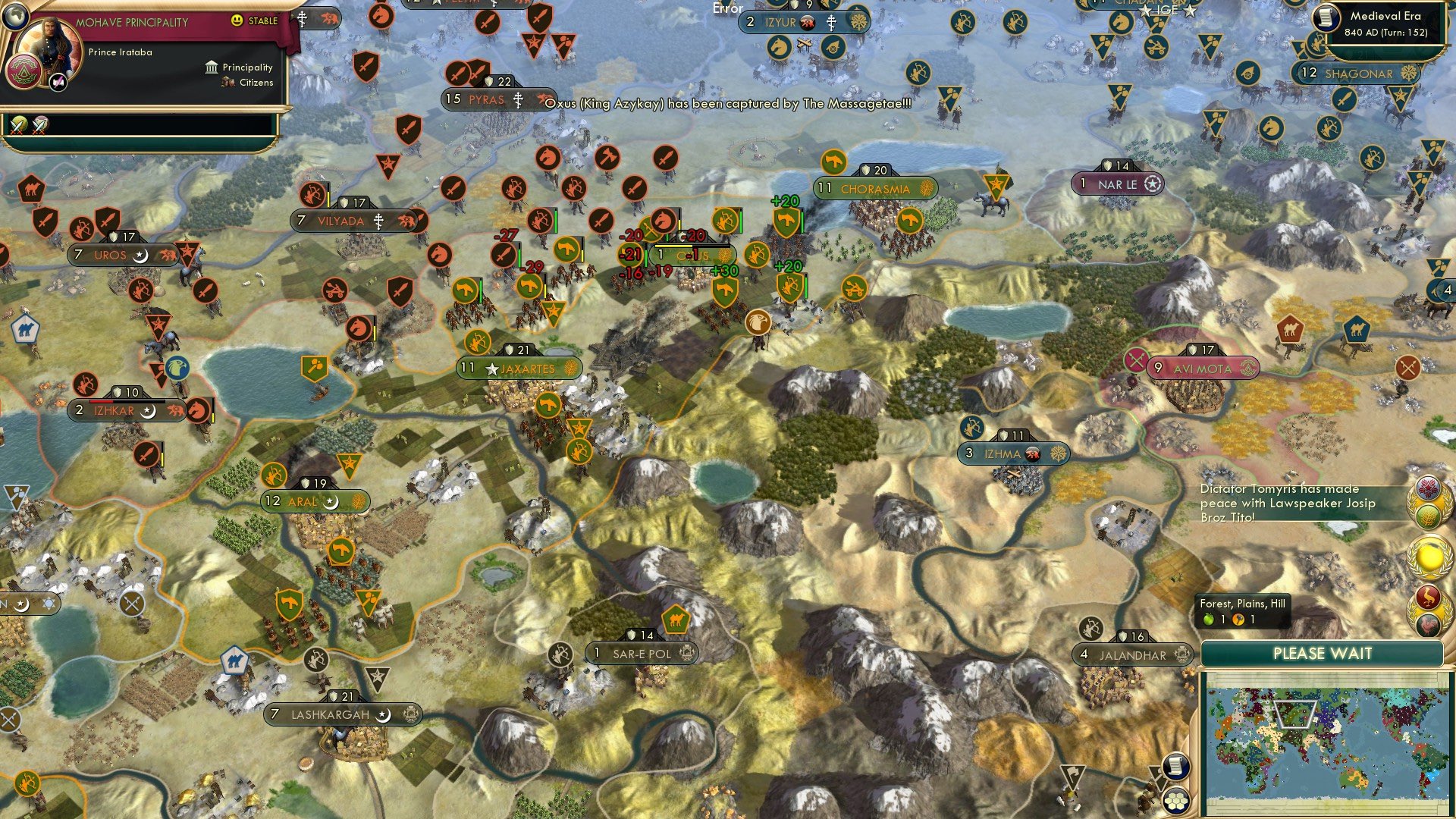Click the Medieval Era turn counter panel
The height and width of the screenshot is (819, 1456).
tap(1388, 23)
